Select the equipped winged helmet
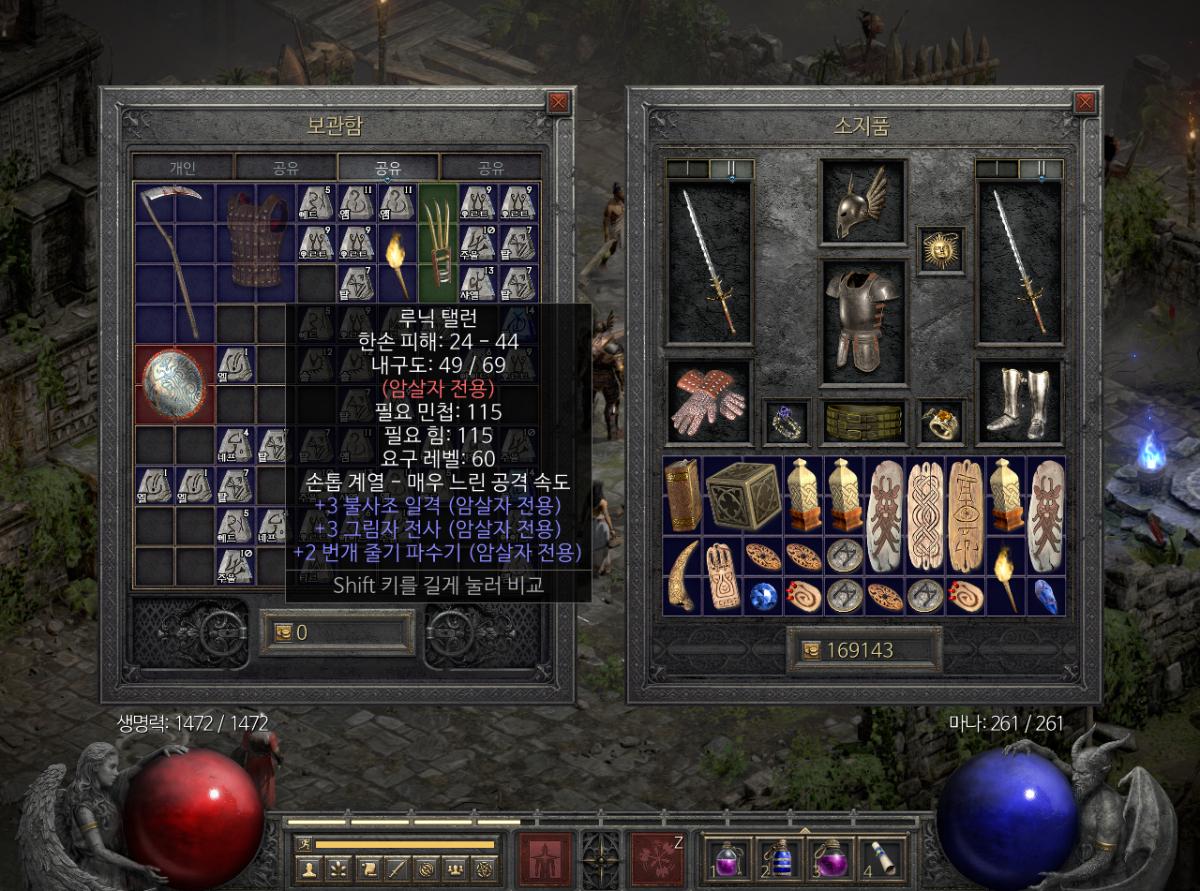1200x891 pixels. coord(862,202)
